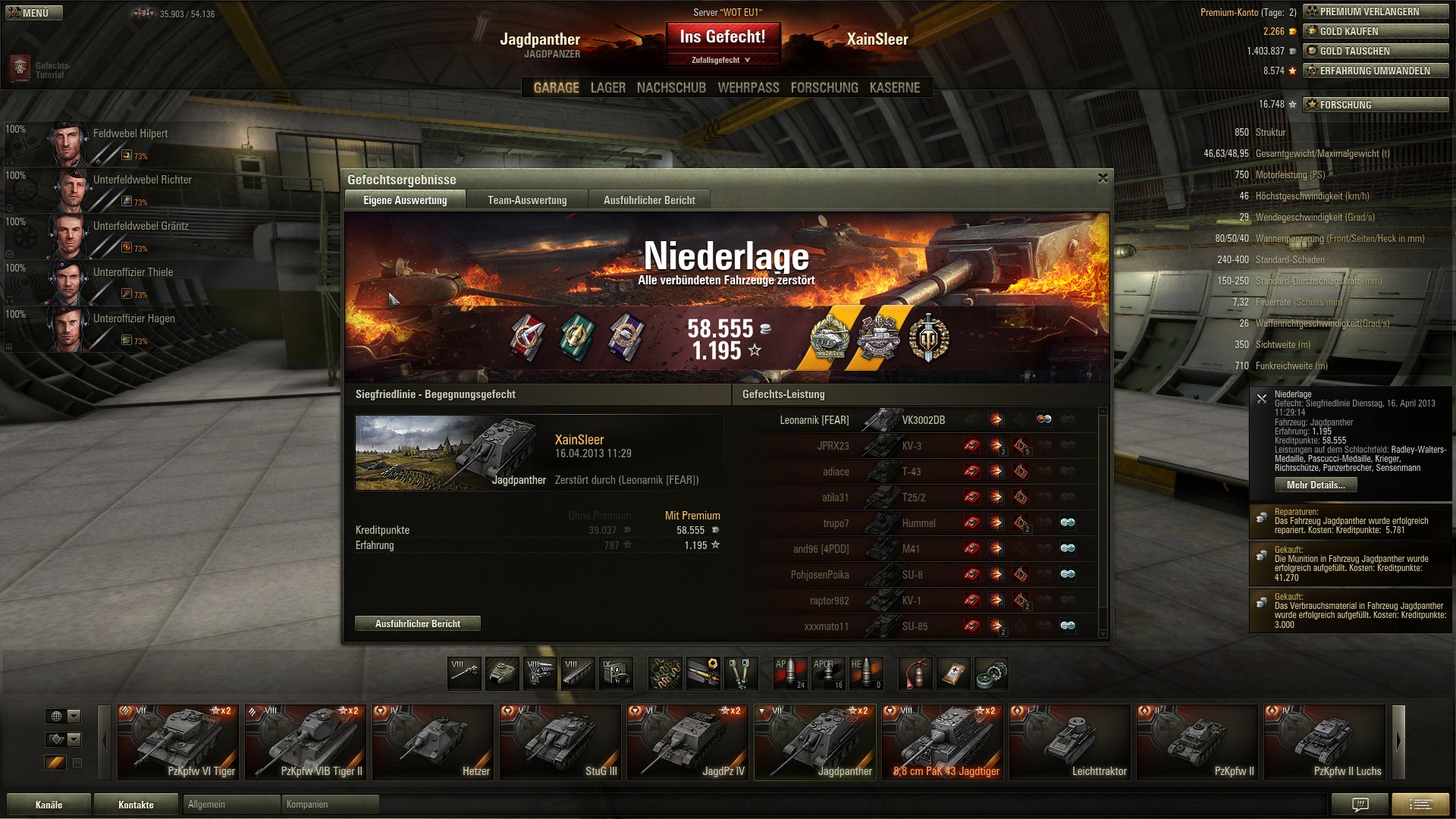Open the Kontakte contacts list
The height and width of the screenshot is (819, 1456).
[136, 805]
